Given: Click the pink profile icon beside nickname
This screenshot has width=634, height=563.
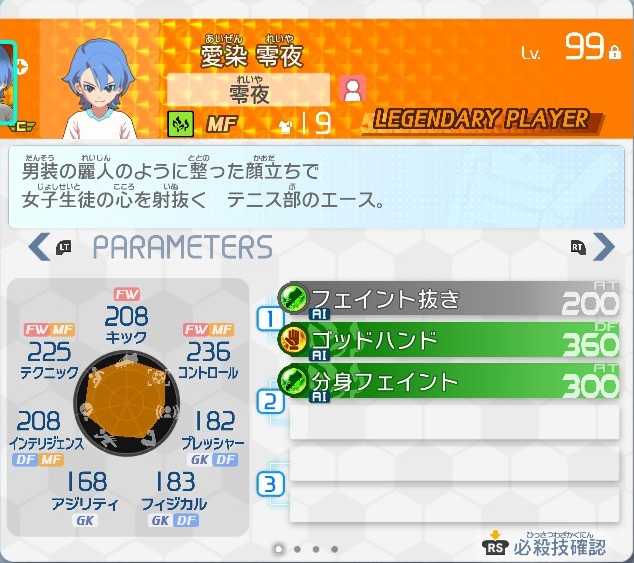Looking at the screenshot, I should tap(351, 90).
